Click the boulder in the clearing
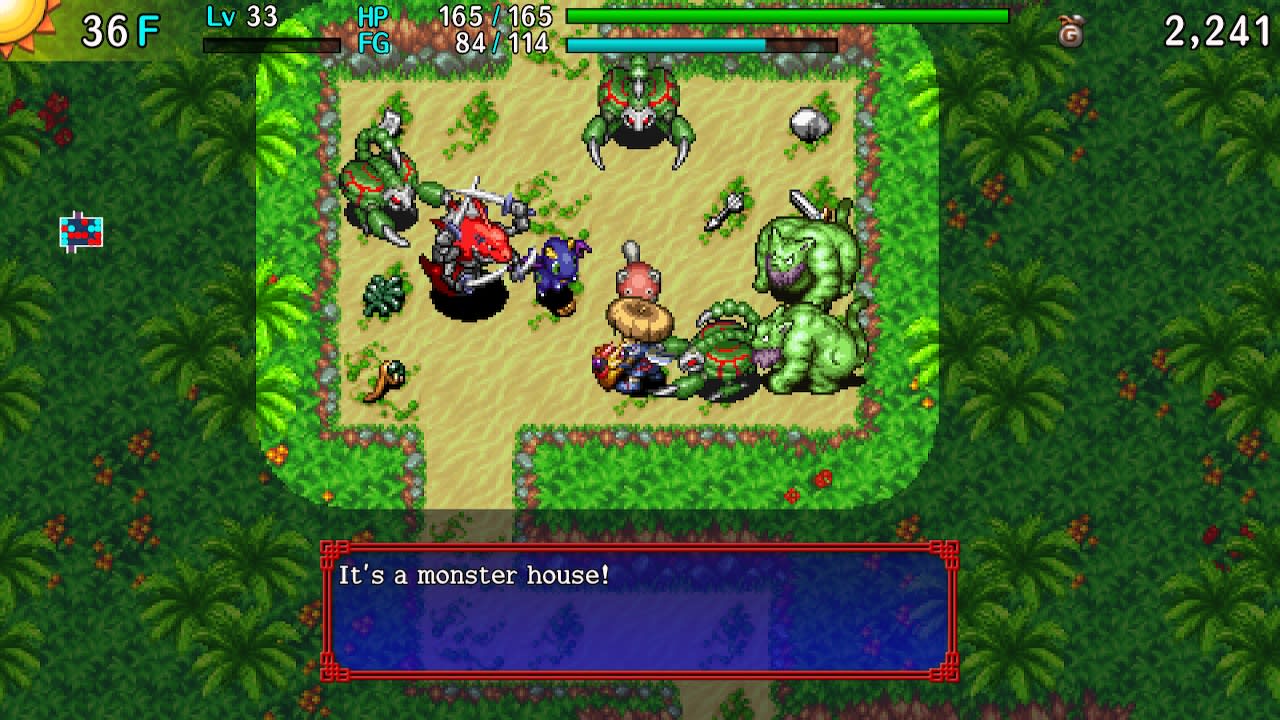The height and width of the screenshot is (720, 1280). click(806, 125)
